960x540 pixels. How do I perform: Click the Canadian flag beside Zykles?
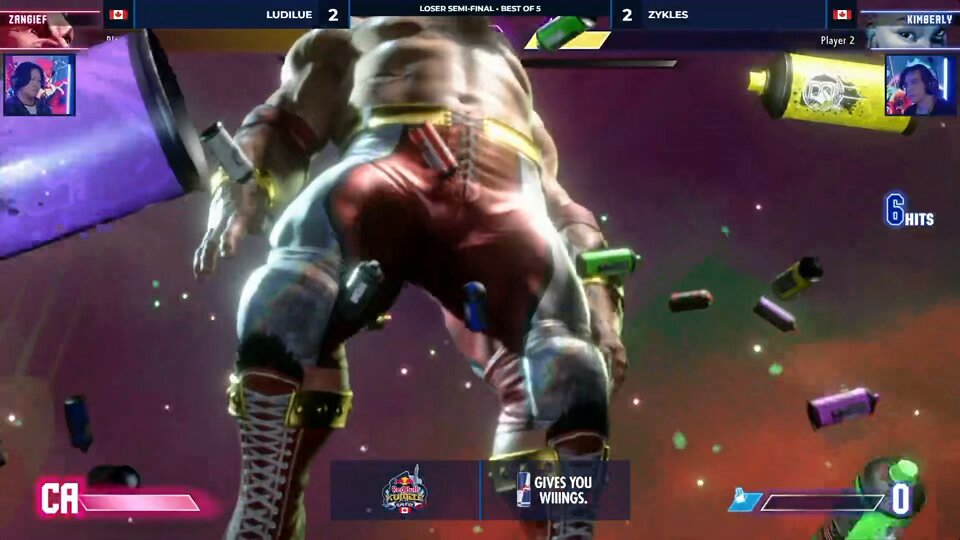[842, 15]
